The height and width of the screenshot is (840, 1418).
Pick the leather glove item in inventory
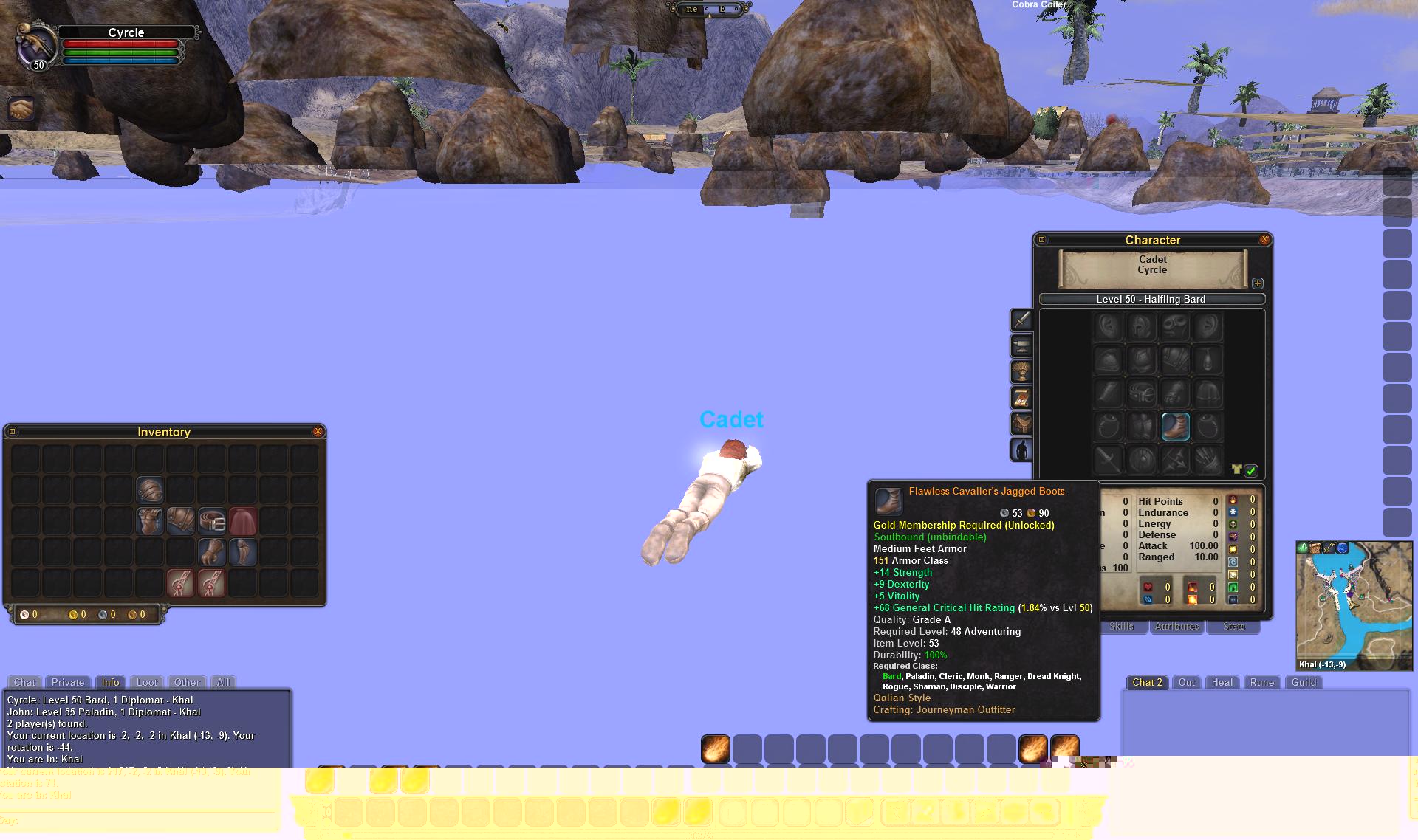coord(212,552)
